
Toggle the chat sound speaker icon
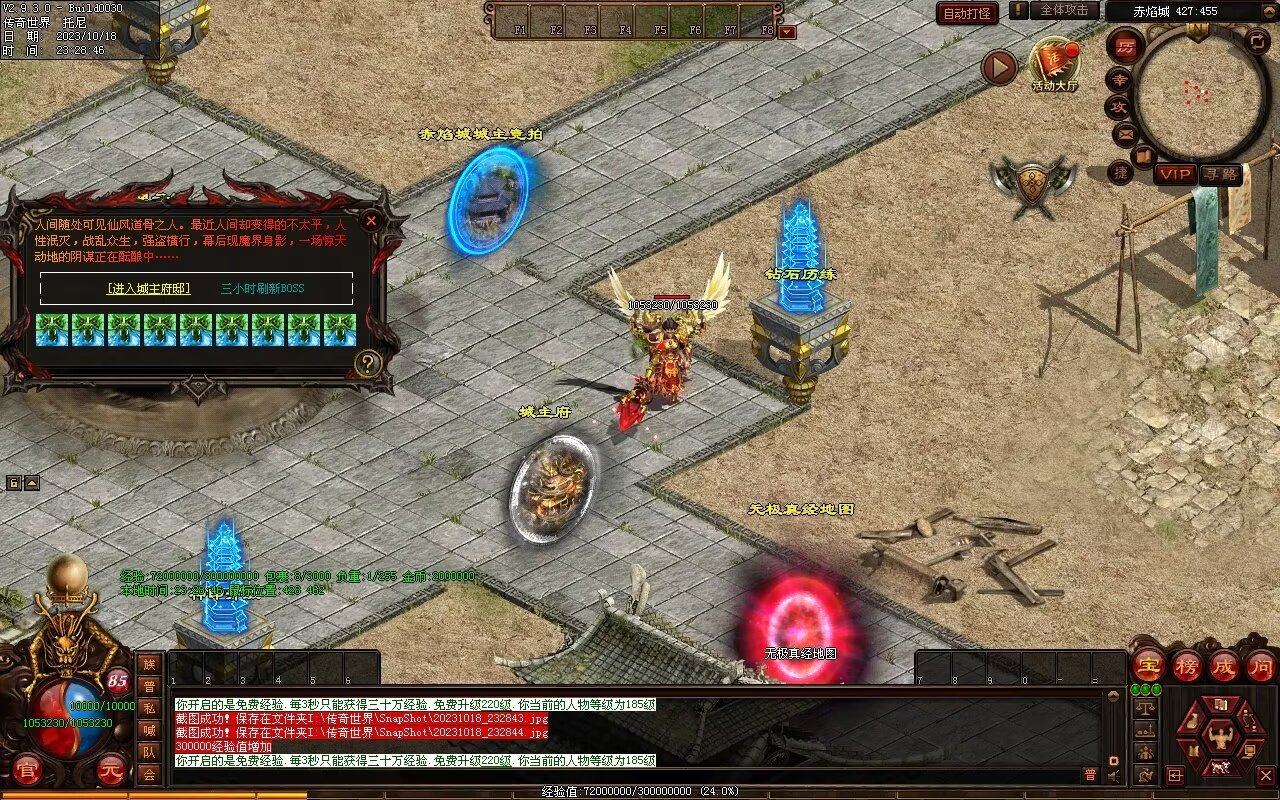1114,775
